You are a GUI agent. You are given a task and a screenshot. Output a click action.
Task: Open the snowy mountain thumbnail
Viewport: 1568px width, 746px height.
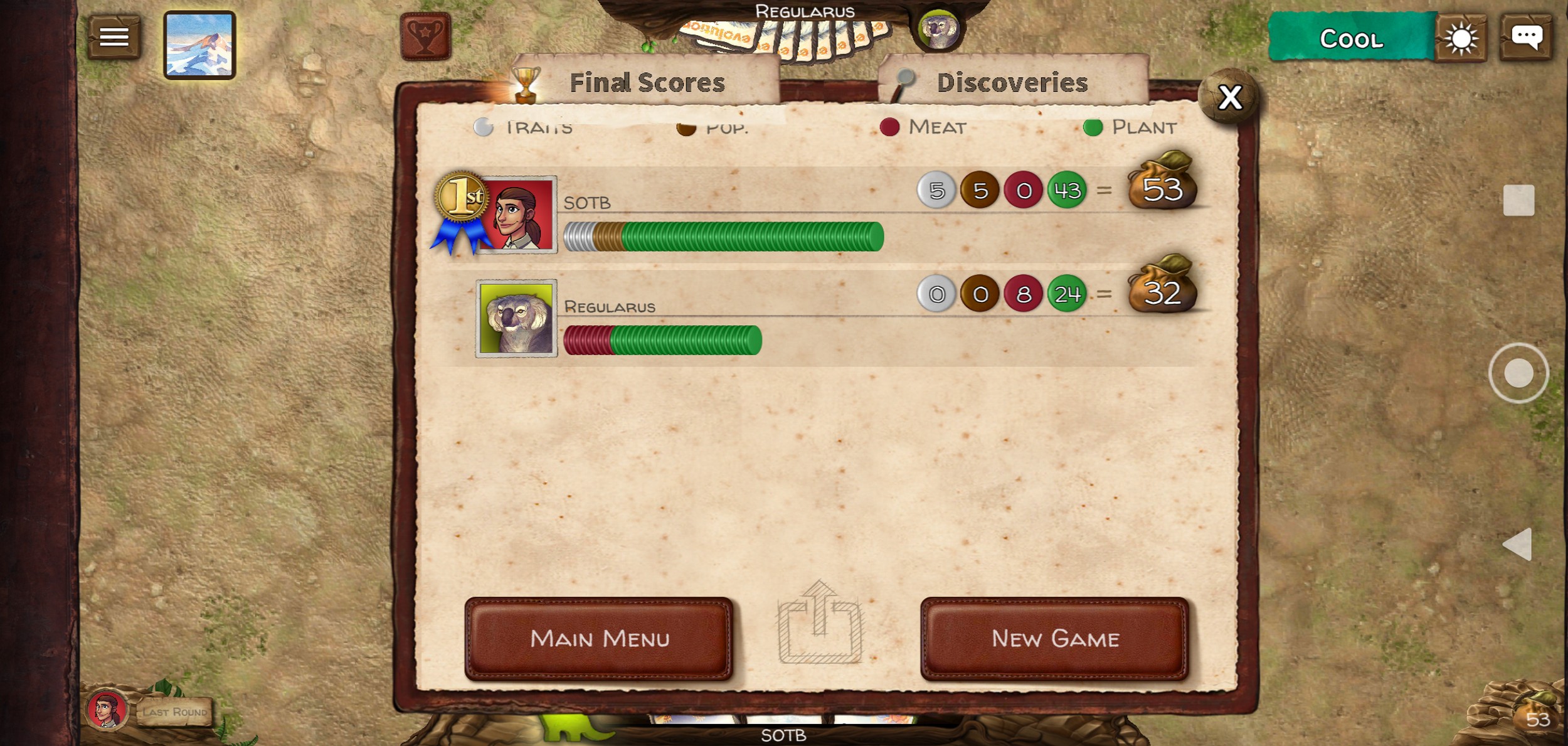coord(199,45)
